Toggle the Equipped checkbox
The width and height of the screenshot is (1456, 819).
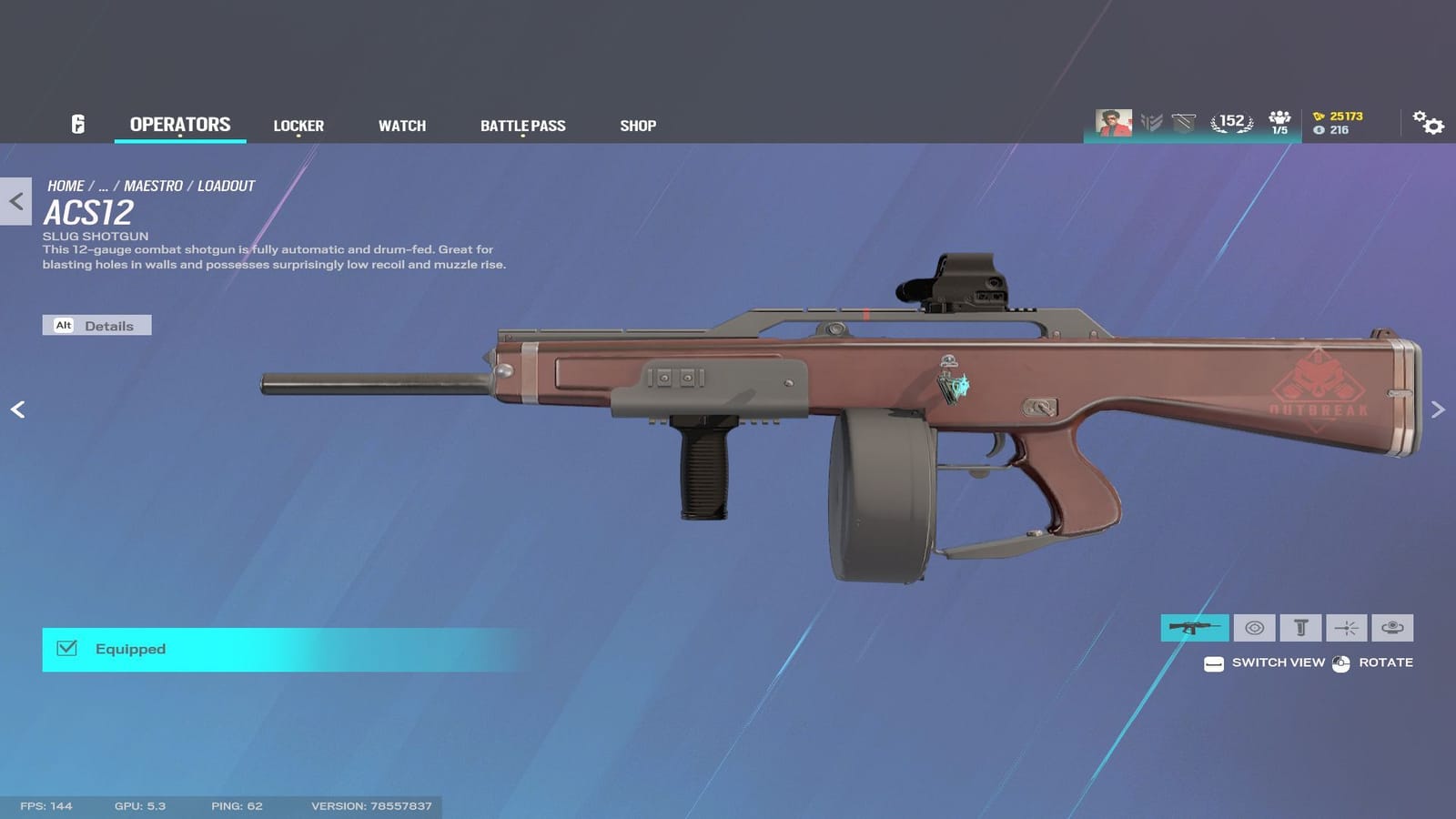point(66,649)
